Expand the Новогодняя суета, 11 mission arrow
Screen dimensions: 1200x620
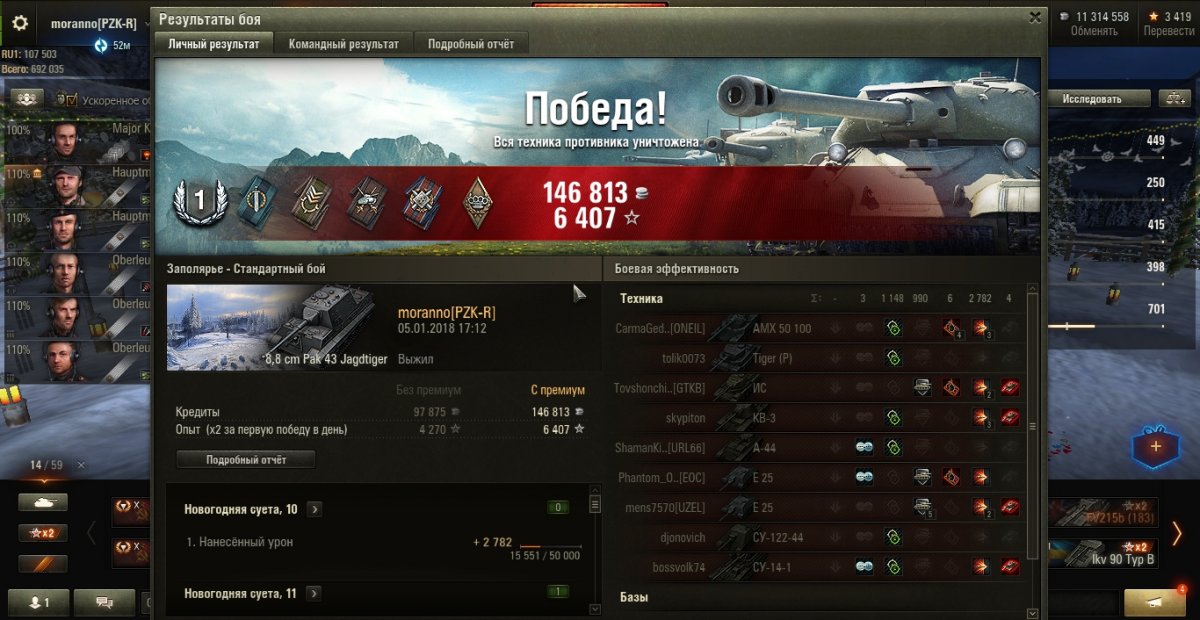pos(314,593)
